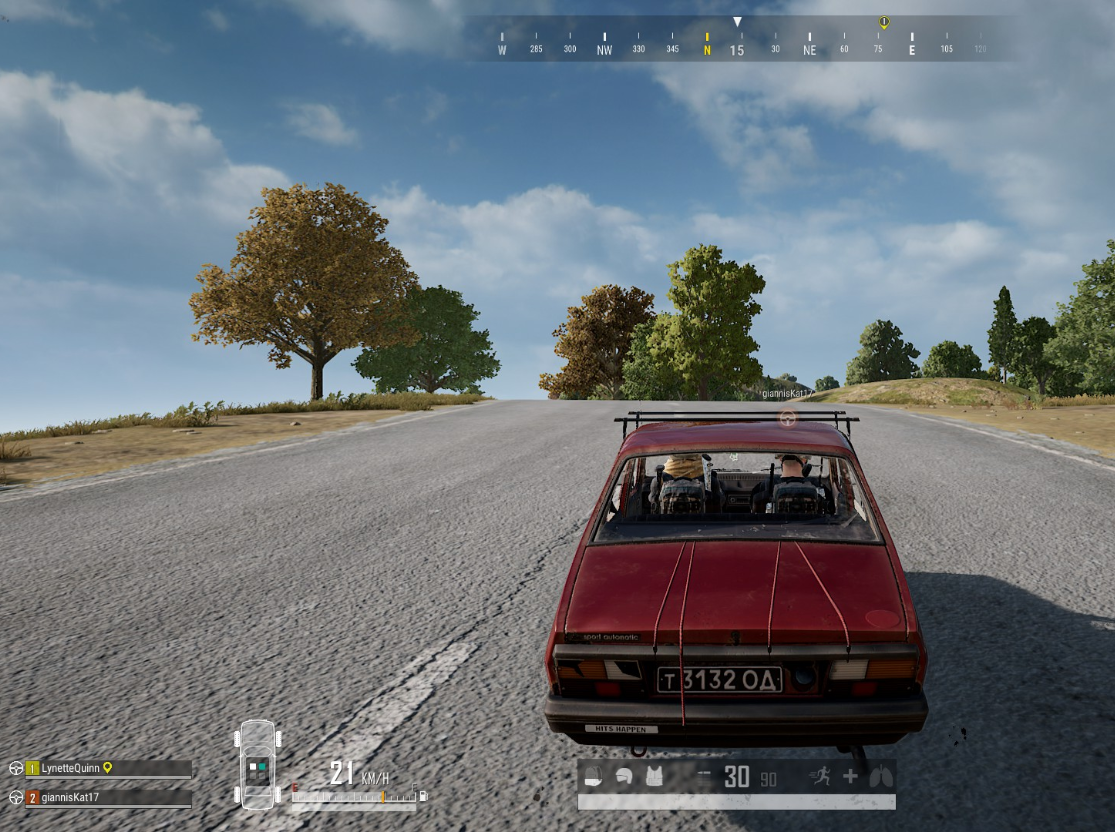Click the lungs breath status icon
The image size is (1115, 832).
tap(880, 776)
